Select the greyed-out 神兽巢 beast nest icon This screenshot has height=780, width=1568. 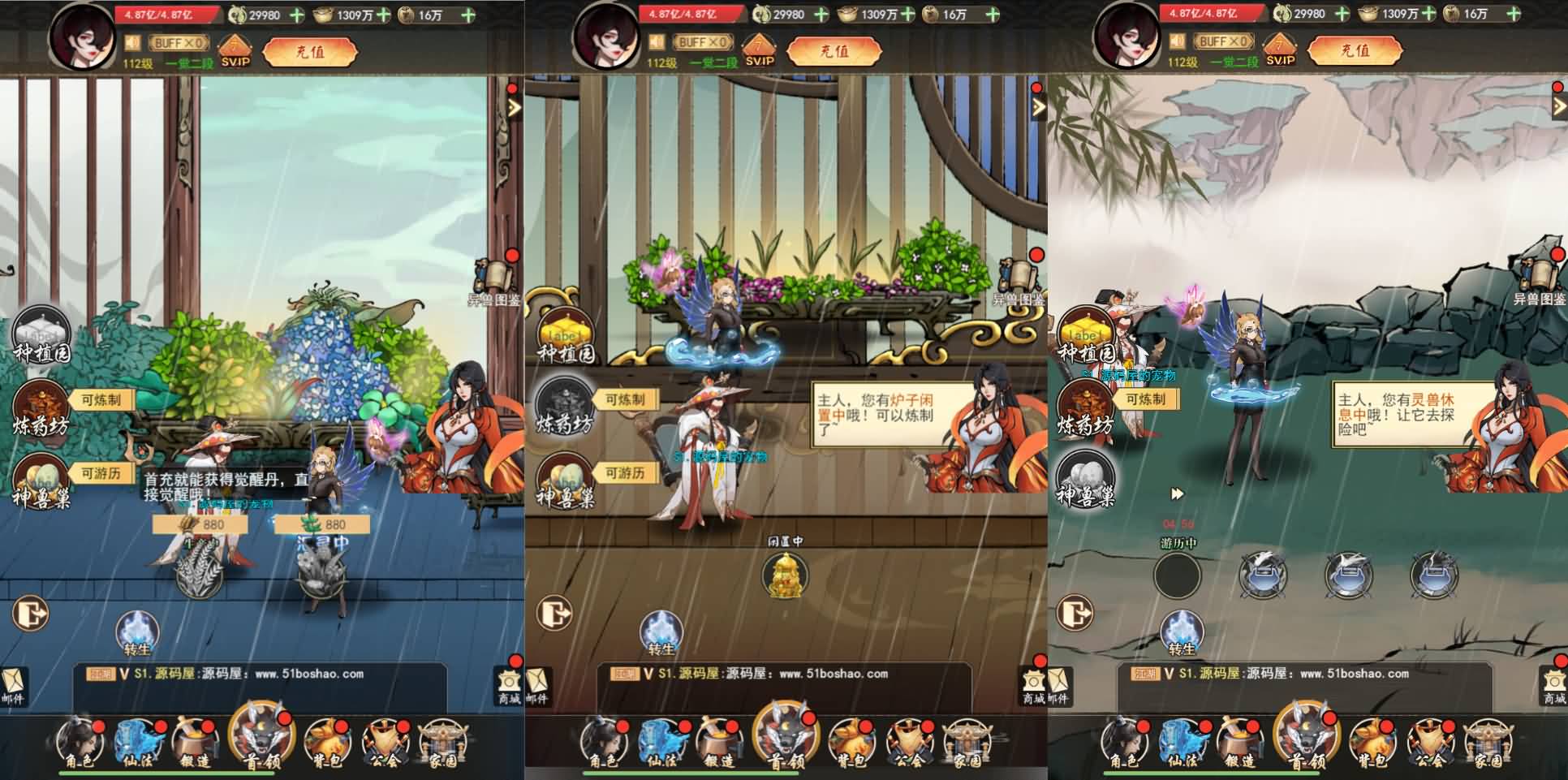[1086, 477]
